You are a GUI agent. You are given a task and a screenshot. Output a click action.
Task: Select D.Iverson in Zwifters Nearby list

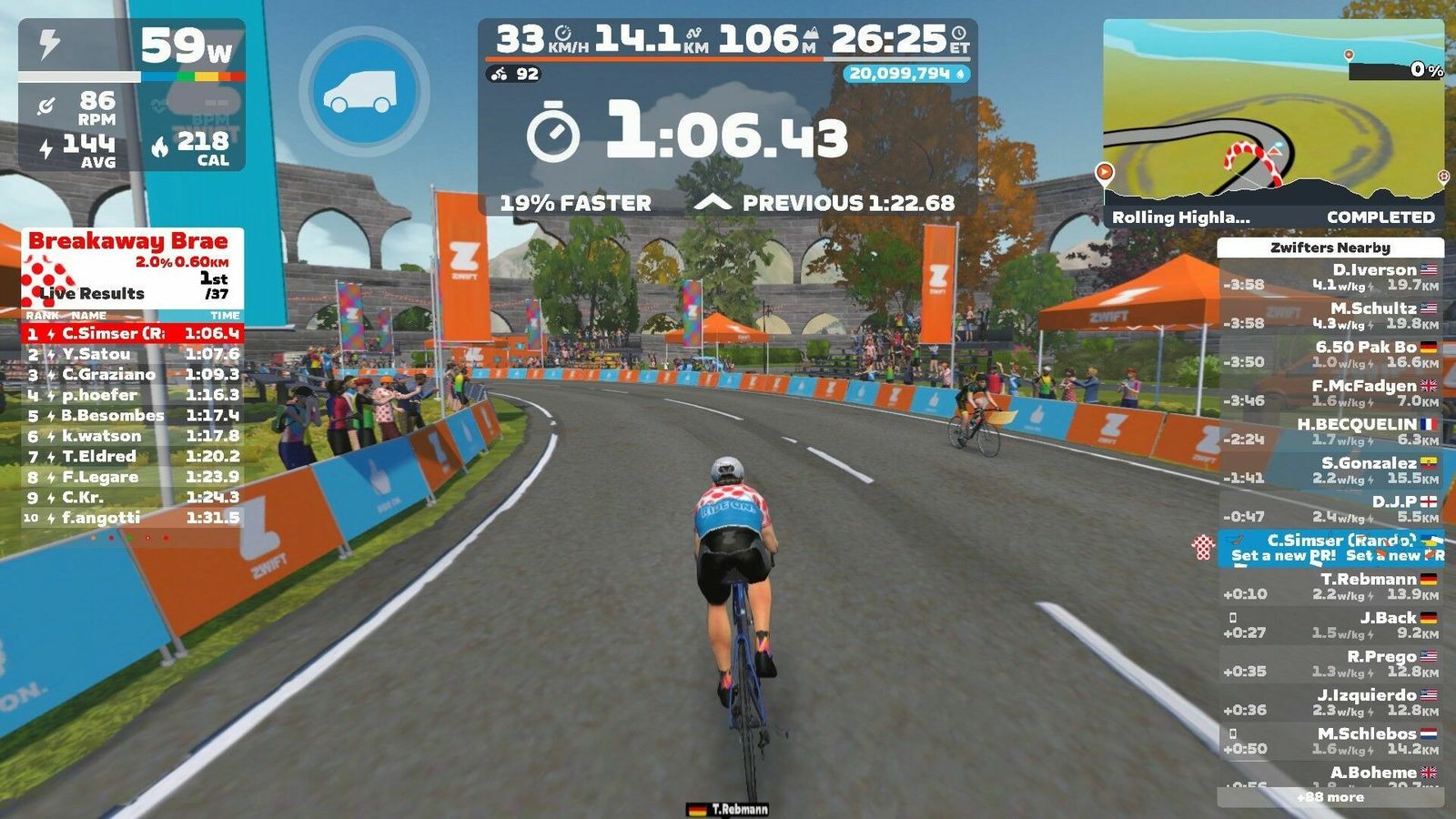click(x=1330, y=277)
